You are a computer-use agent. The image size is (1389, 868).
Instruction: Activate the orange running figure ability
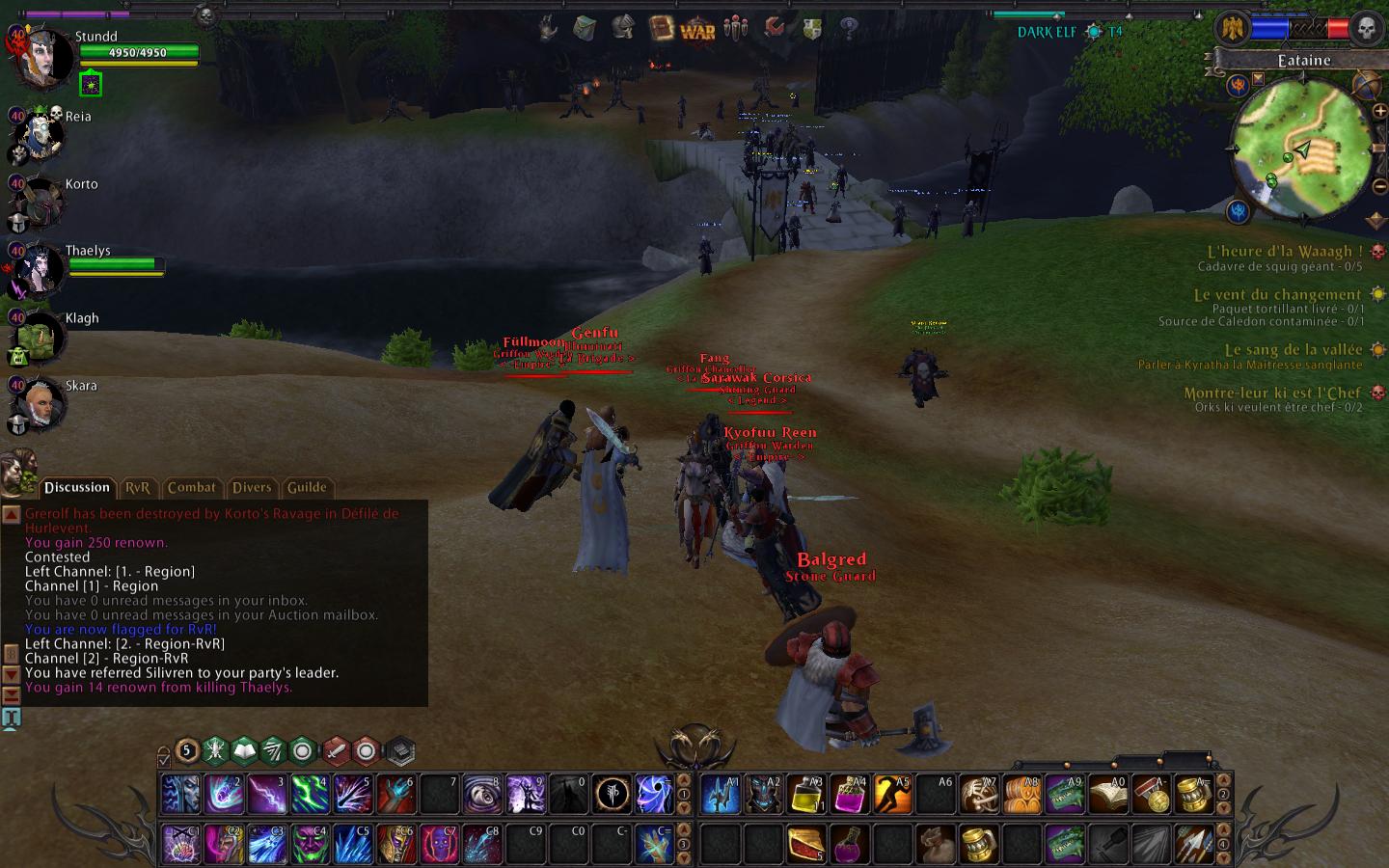point(892,795)
